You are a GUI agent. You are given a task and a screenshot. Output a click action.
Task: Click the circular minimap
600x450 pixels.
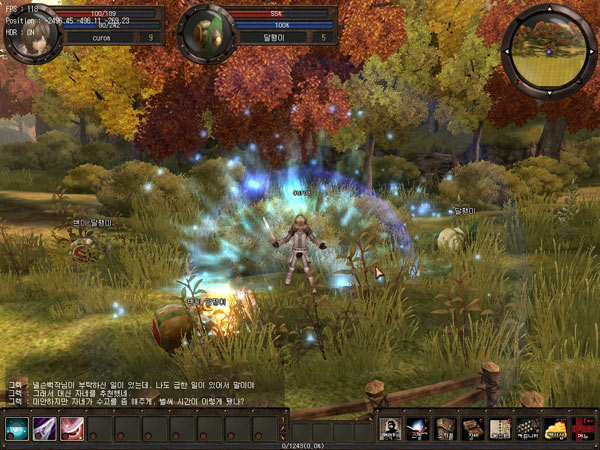pyautogui.click(x=549, y=46)
